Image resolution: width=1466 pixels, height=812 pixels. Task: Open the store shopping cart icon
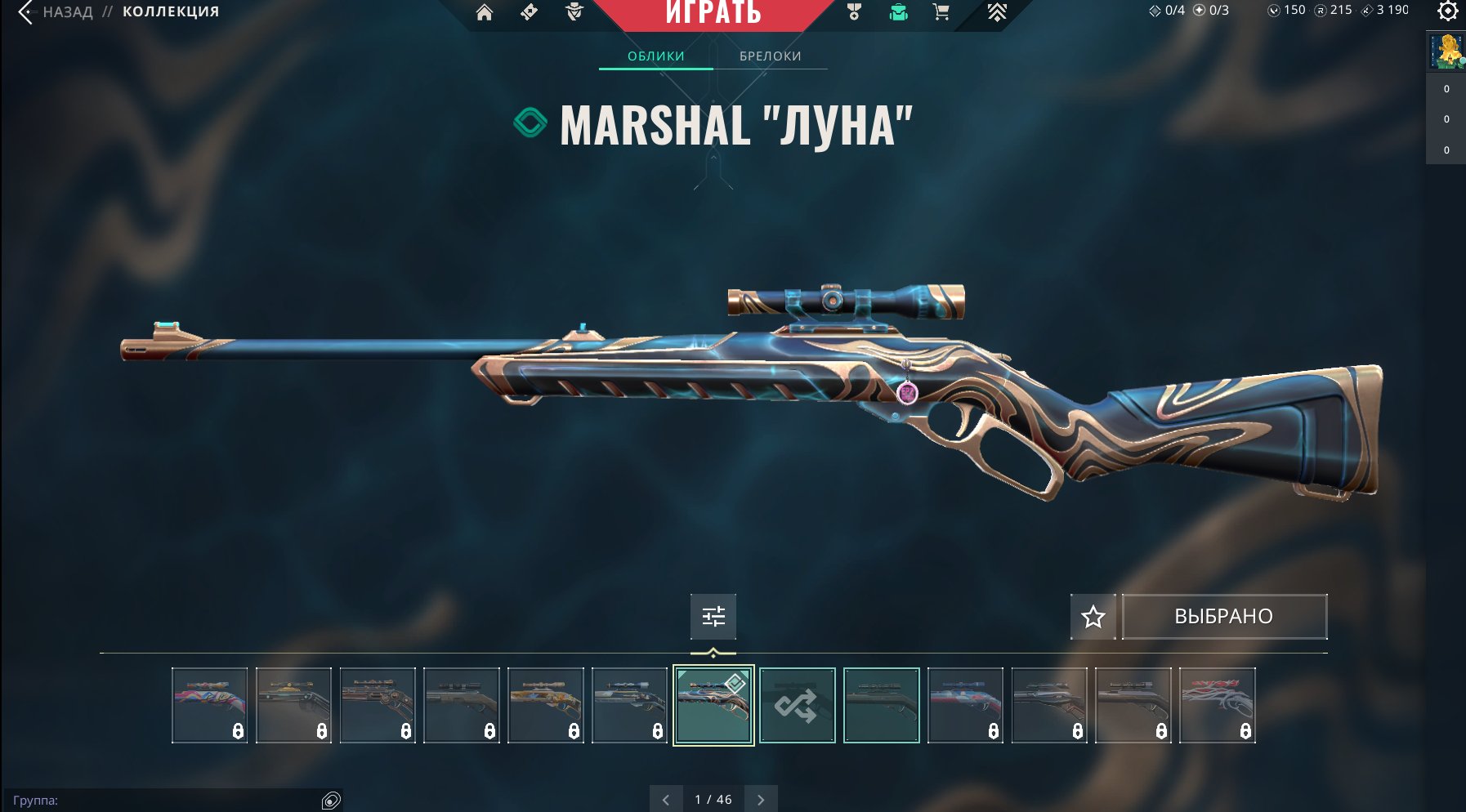pos(941,12)
